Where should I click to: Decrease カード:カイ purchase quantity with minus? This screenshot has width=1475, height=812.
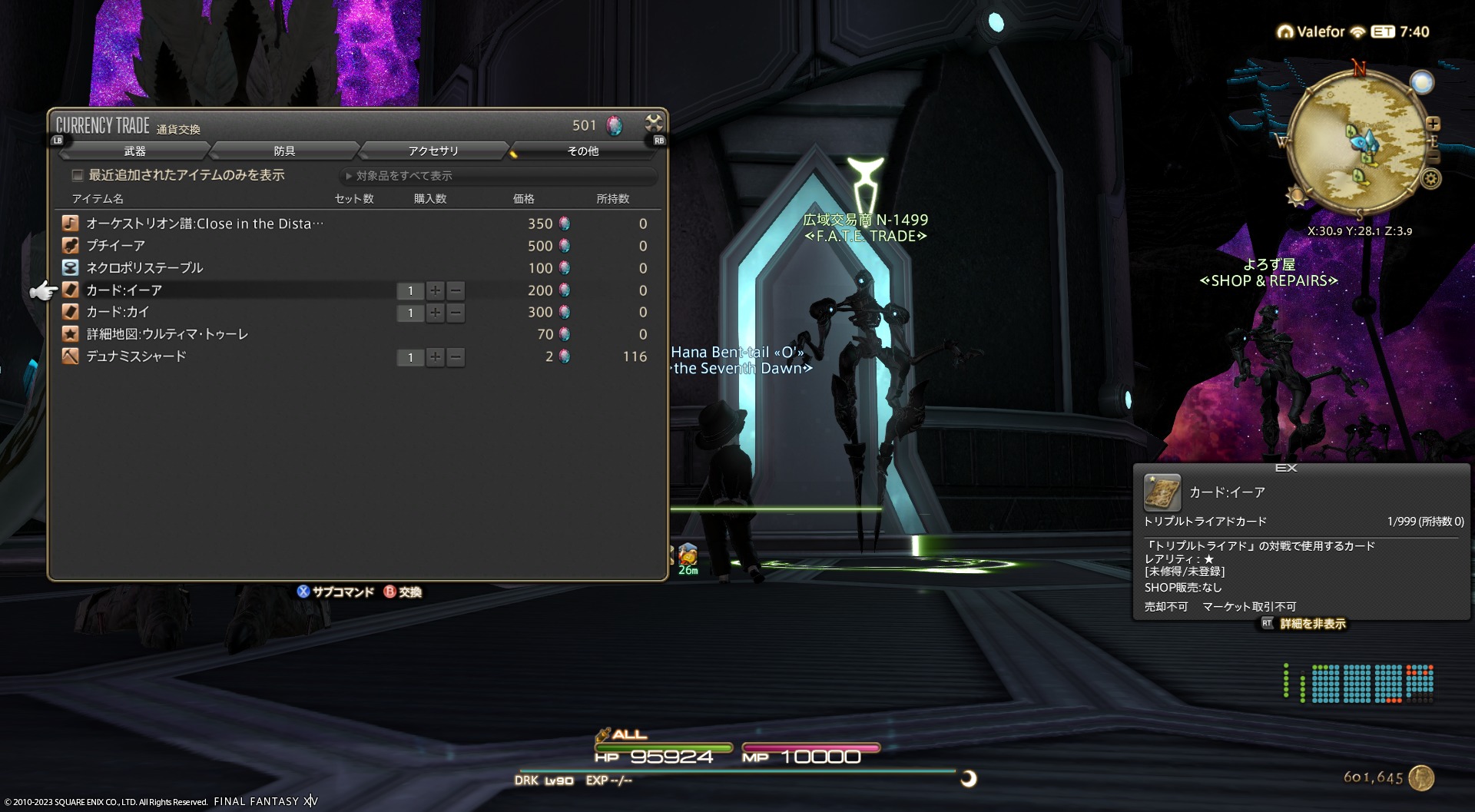click(x=456, y=313)
